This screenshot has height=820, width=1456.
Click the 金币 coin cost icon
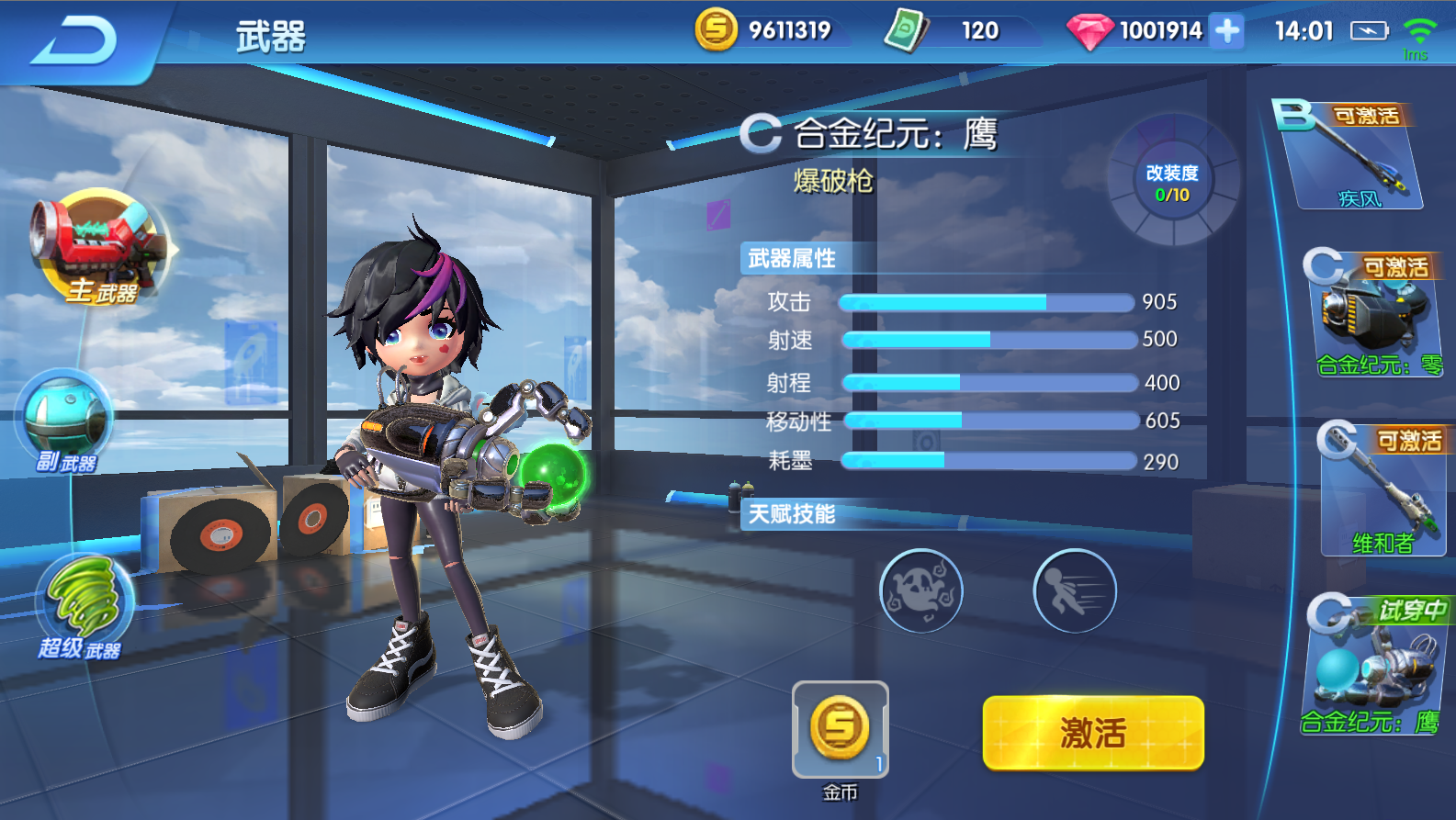pos(840,728)
